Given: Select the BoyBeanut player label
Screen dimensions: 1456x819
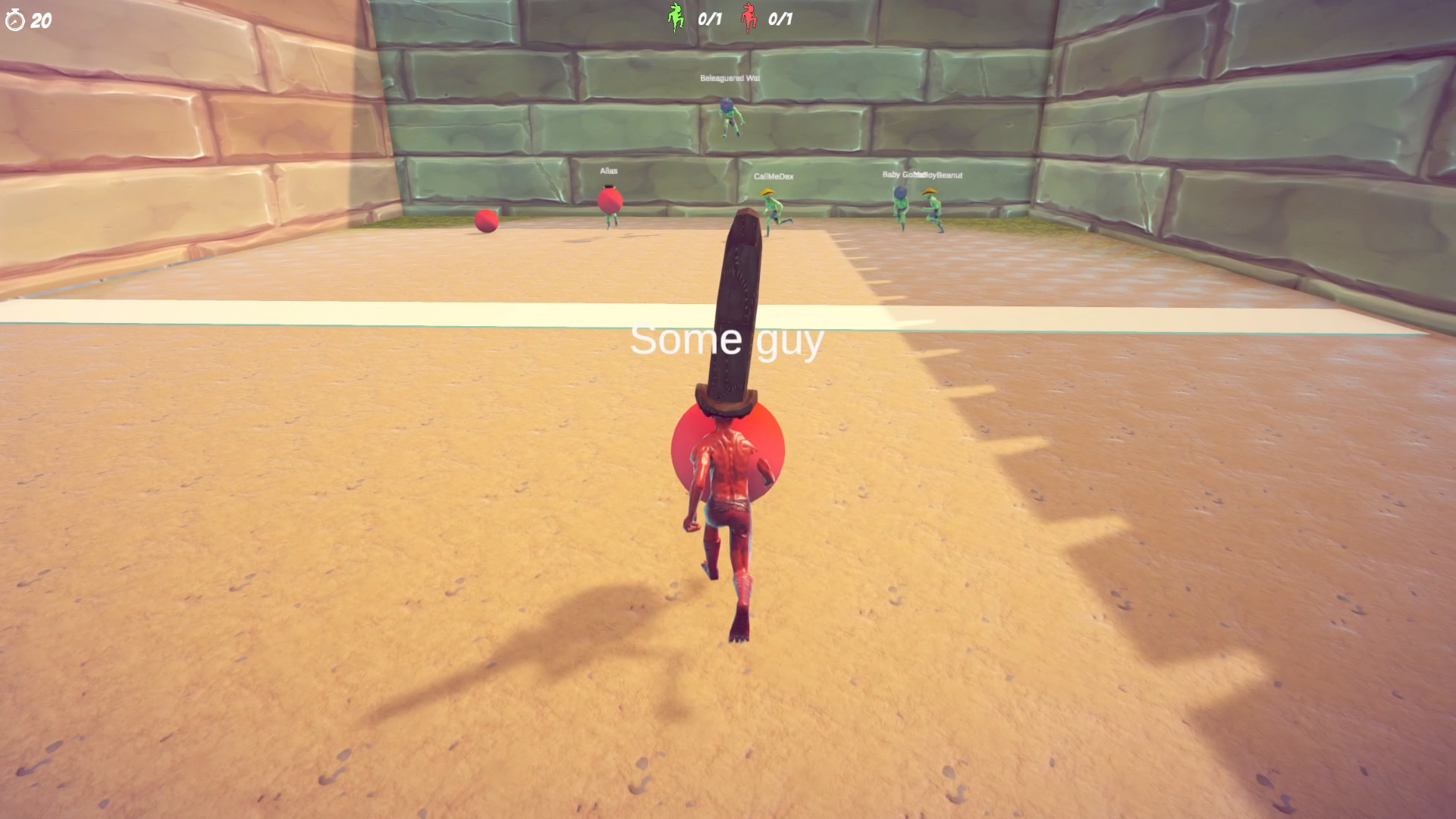Looking at the screenshot, I should point(943,174).
